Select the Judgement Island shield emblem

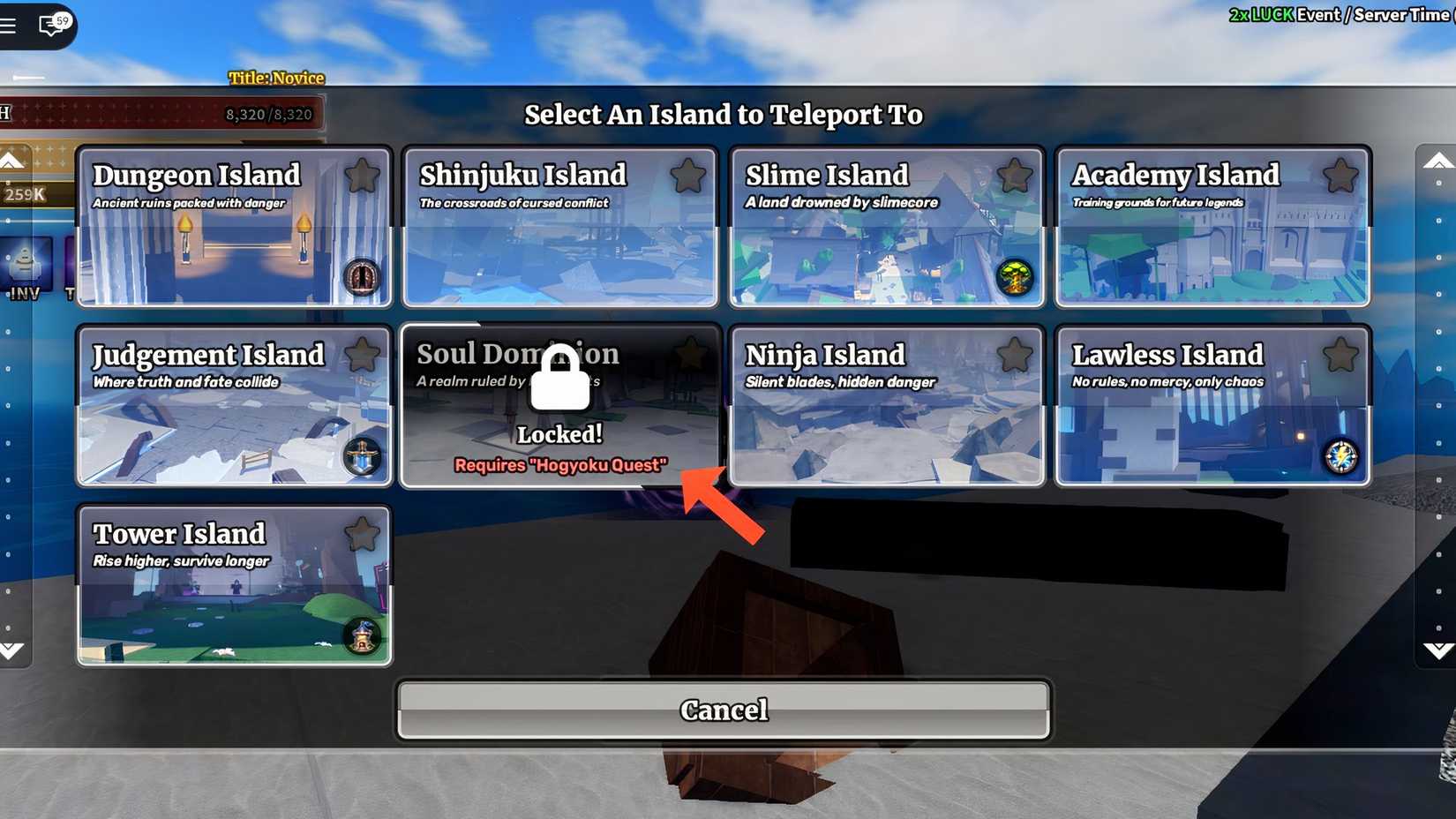pyautogui.click(x=361, y=458)
